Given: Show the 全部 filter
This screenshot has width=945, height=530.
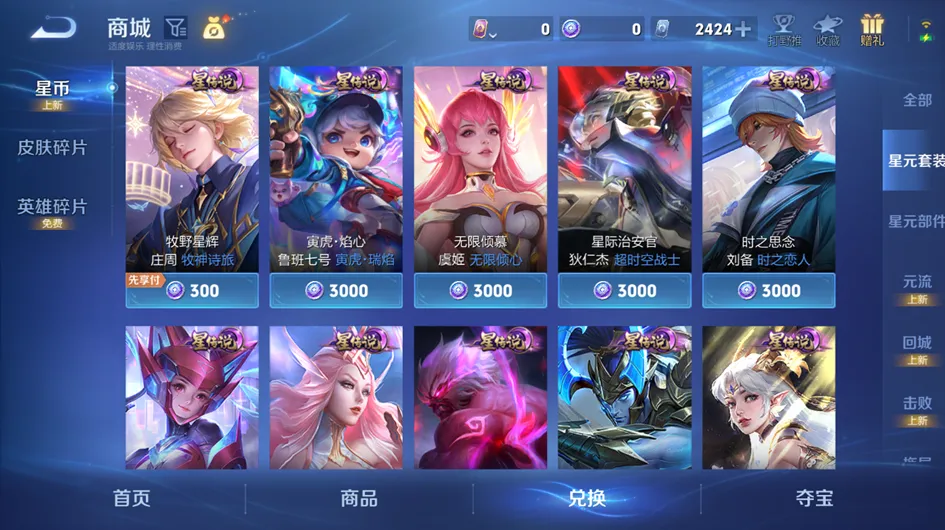Looking at the screenshot, I should (917, 100).
